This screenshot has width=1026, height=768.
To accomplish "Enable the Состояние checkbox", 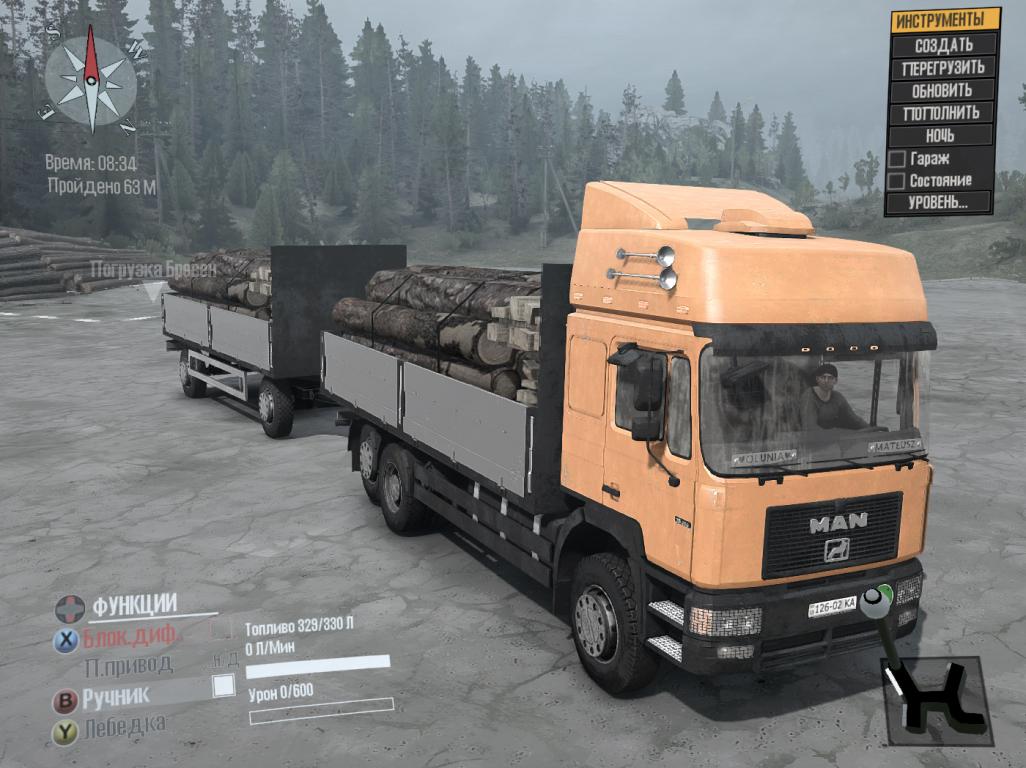I will (897, 181).
